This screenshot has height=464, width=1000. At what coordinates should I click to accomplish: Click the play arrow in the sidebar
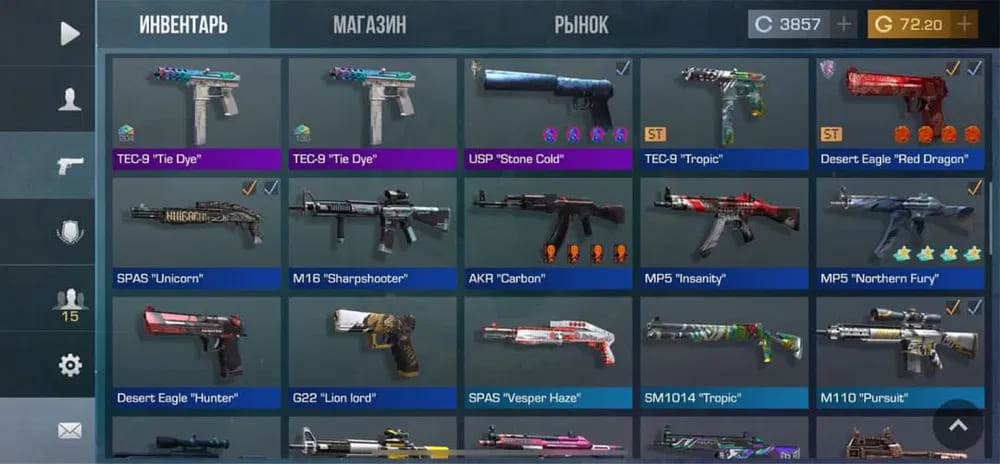click(x=69, y=34)
